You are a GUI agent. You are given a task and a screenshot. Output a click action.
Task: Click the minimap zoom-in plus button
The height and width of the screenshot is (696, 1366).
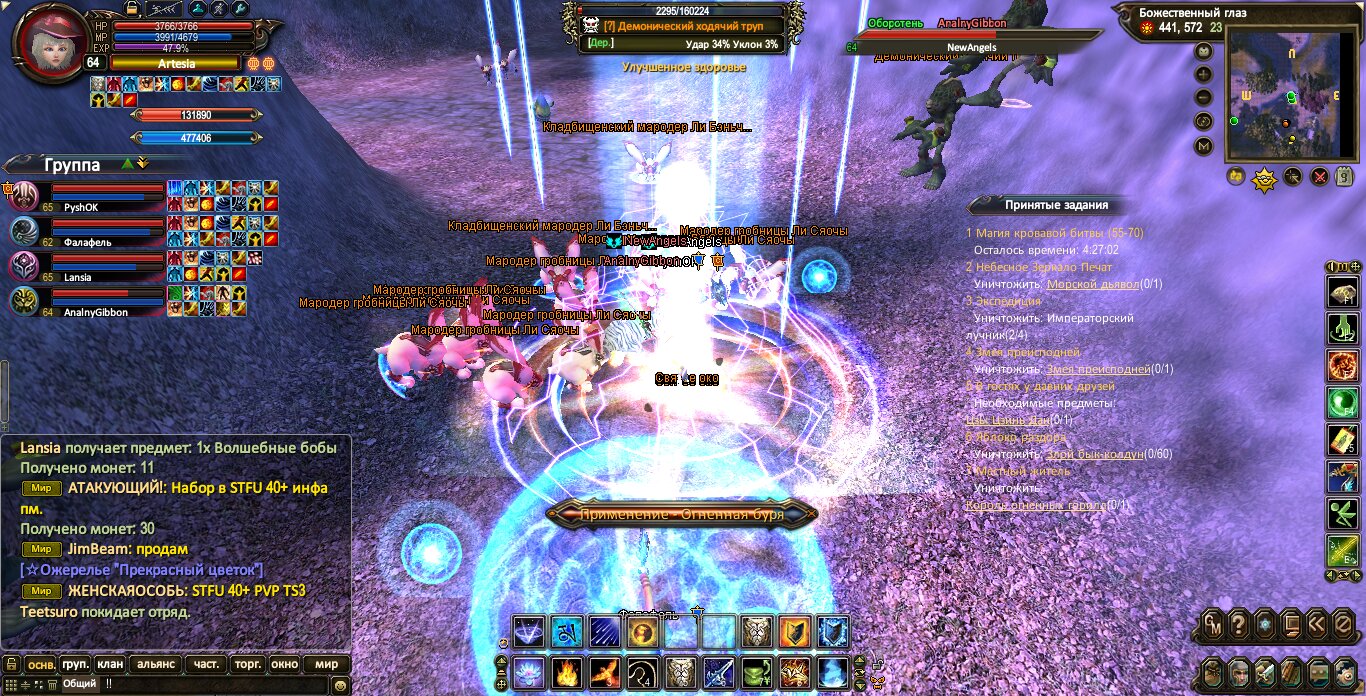(x=1204, y=74)
